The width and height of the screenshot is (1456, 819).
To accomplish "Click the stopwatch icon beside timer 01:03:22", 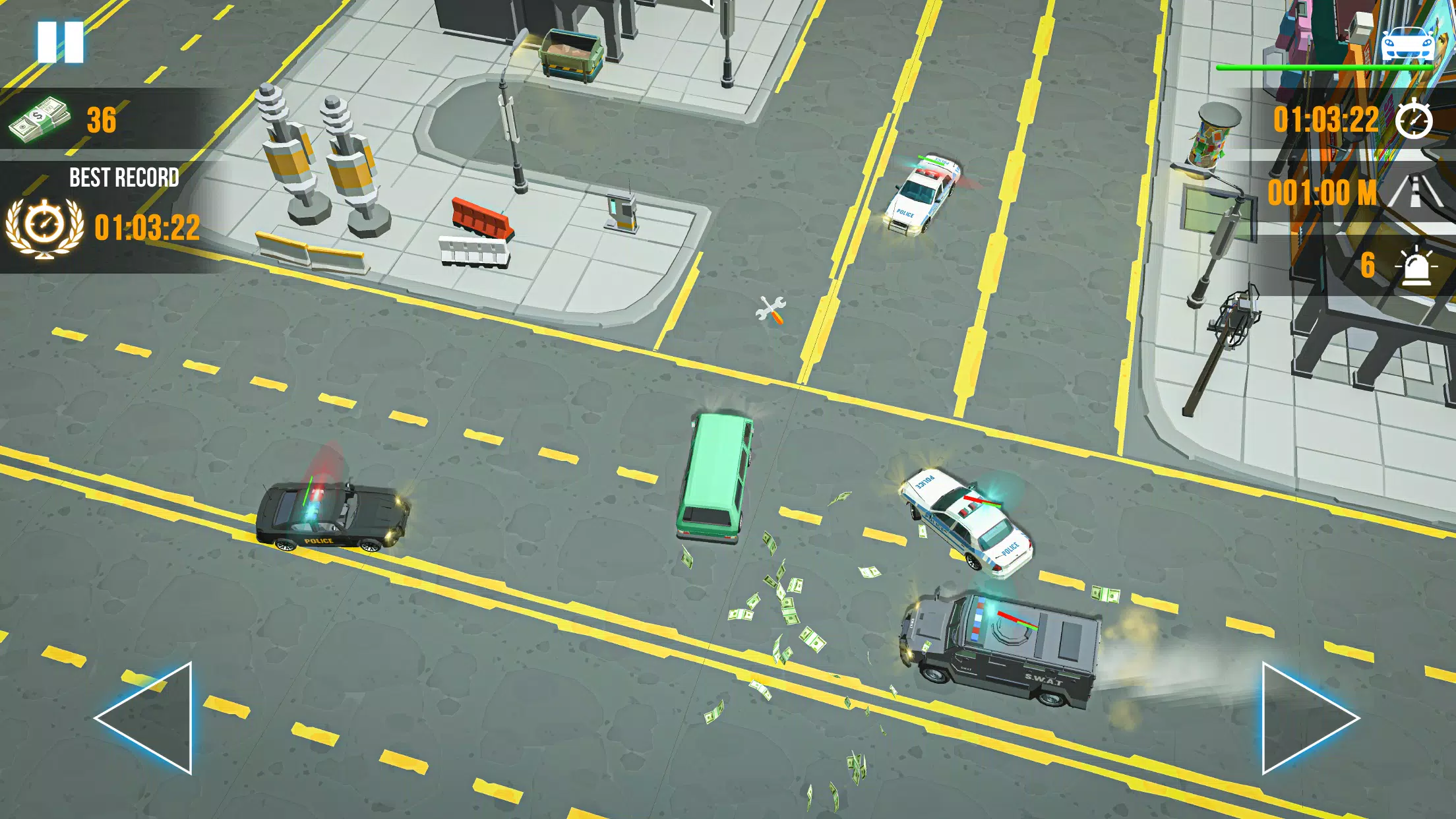I will 1414,121.
